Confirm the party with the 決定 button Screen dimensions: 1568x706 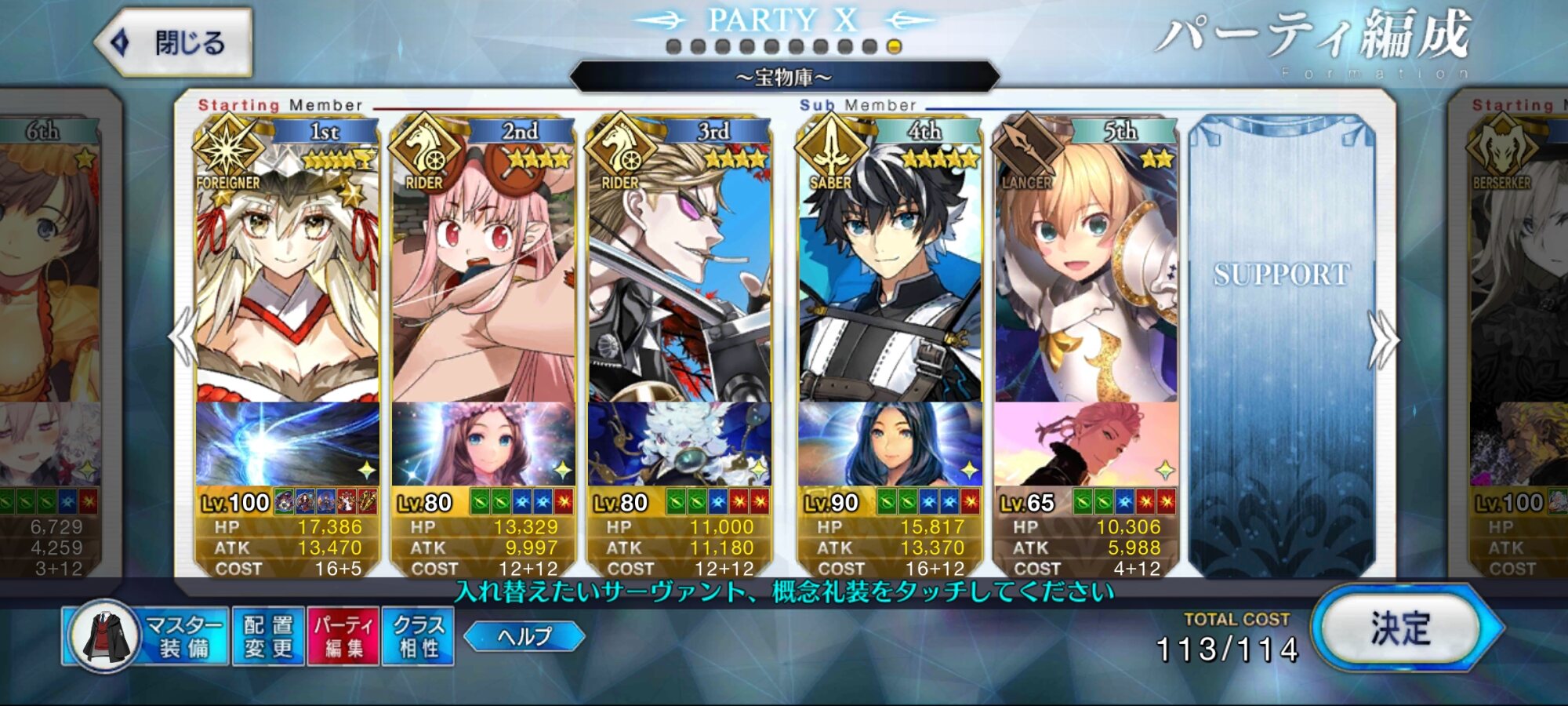pos(1402,628)
